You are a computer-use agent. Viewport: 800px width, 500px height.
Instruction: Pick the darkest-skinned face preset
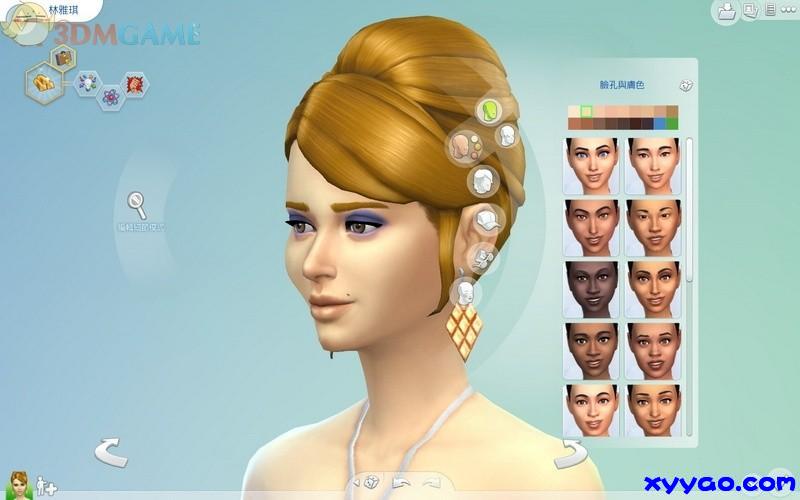589,288
